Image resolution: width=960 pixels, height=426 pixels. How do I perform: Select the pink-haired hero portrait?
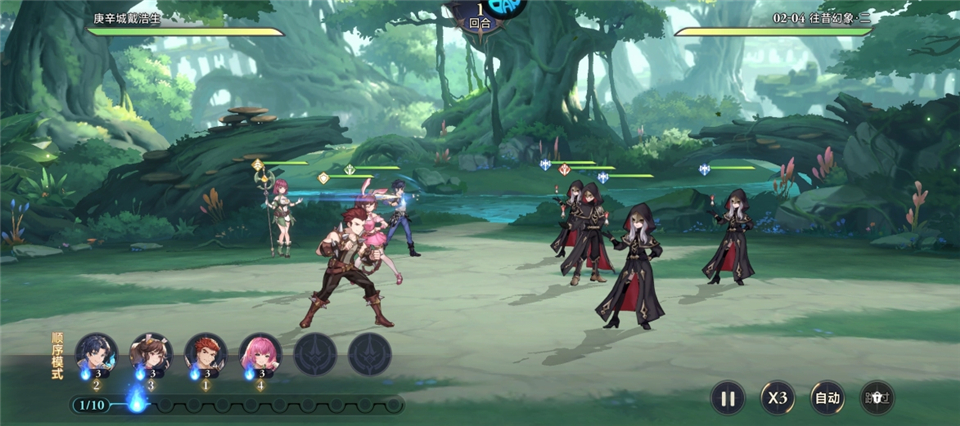click(x=260, y=353)
